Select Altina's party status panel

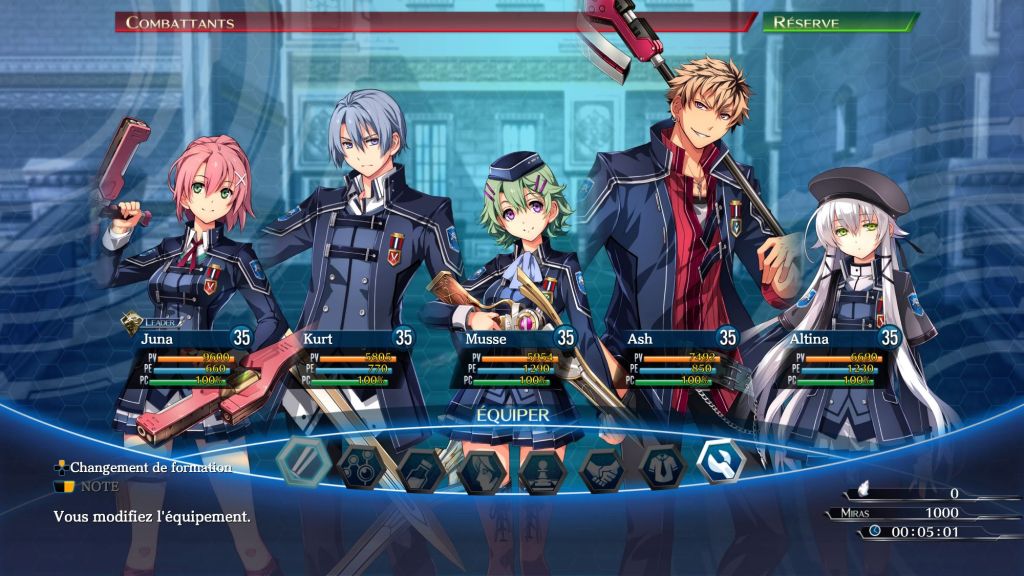(838, 360)
